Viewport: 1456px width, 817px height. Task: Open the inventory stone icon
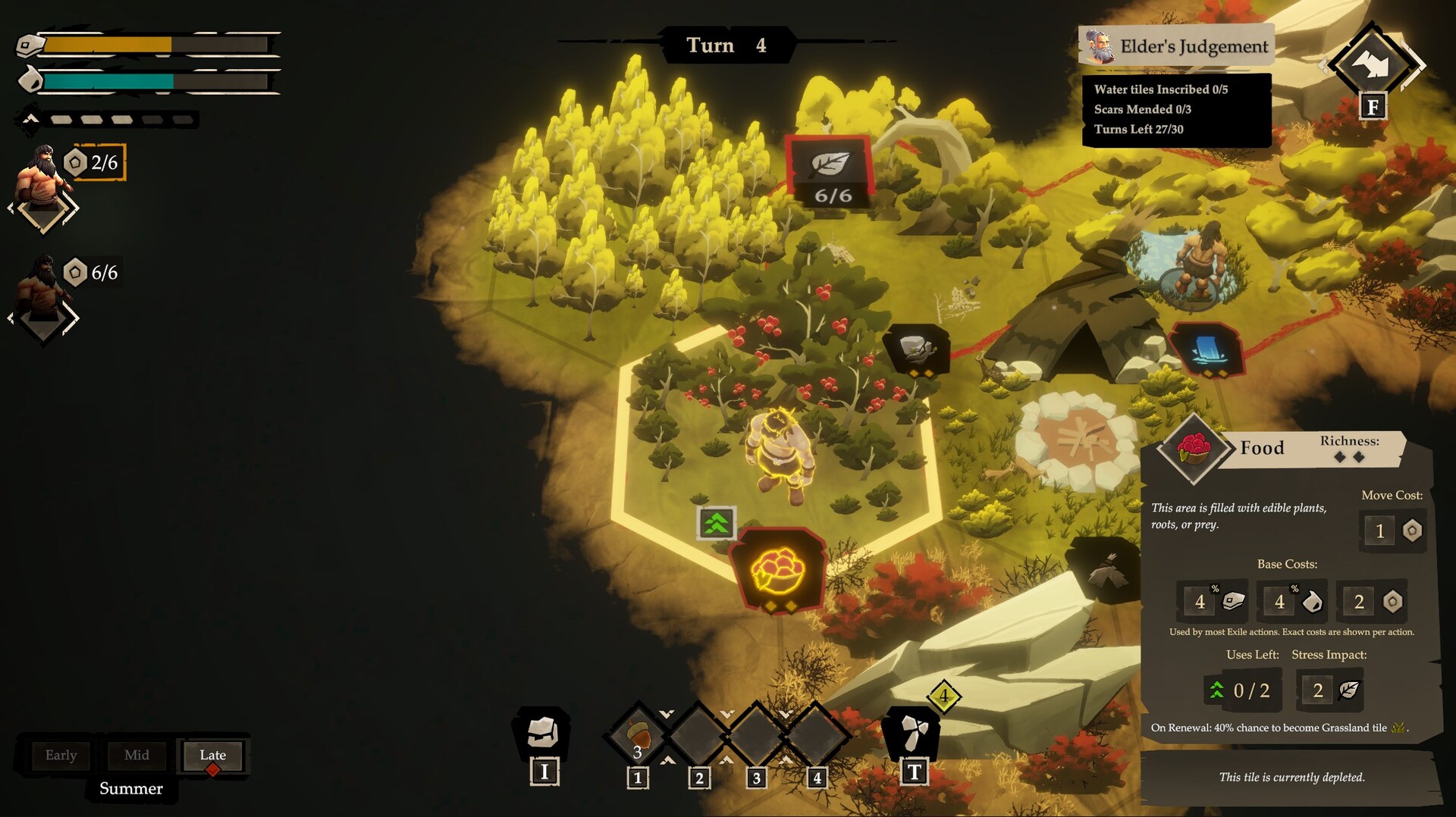pos(543,733)
